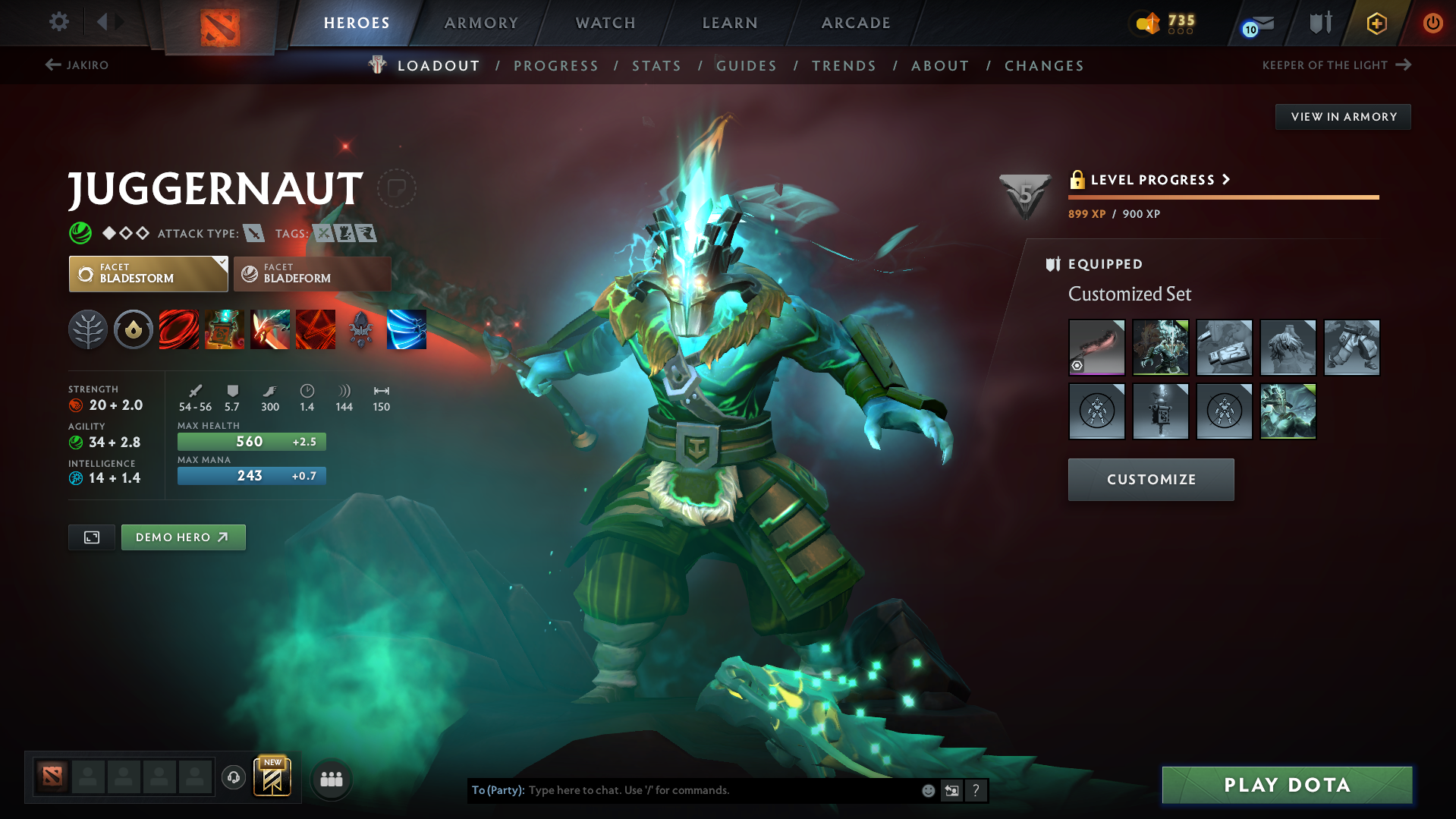This screenshot has height=819, width=1456.
Task: Toggle the fullscreen portrait view button
Action: [91, 537]
